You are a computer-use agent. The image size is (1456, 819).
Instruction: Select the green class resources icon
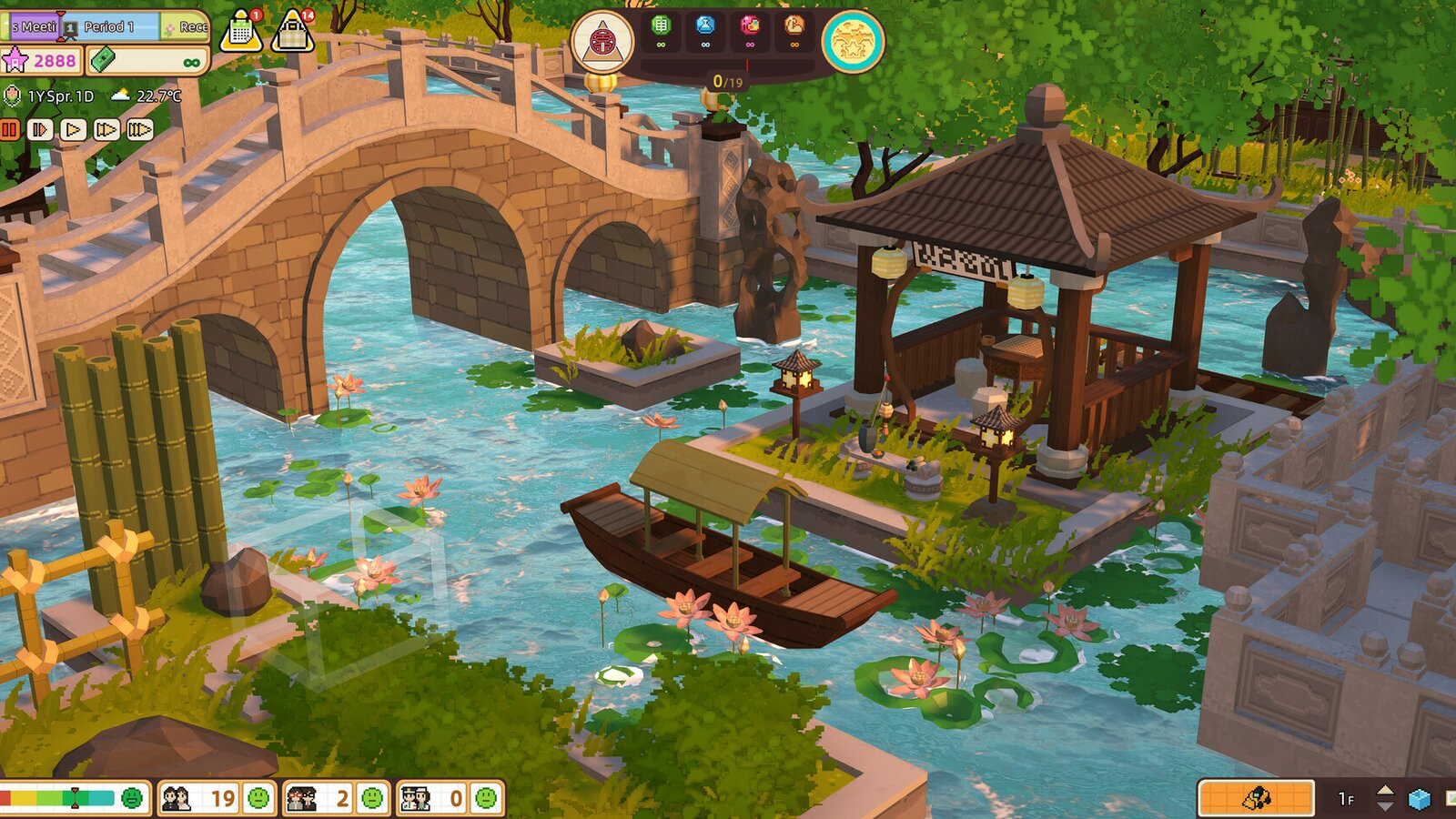661,25
